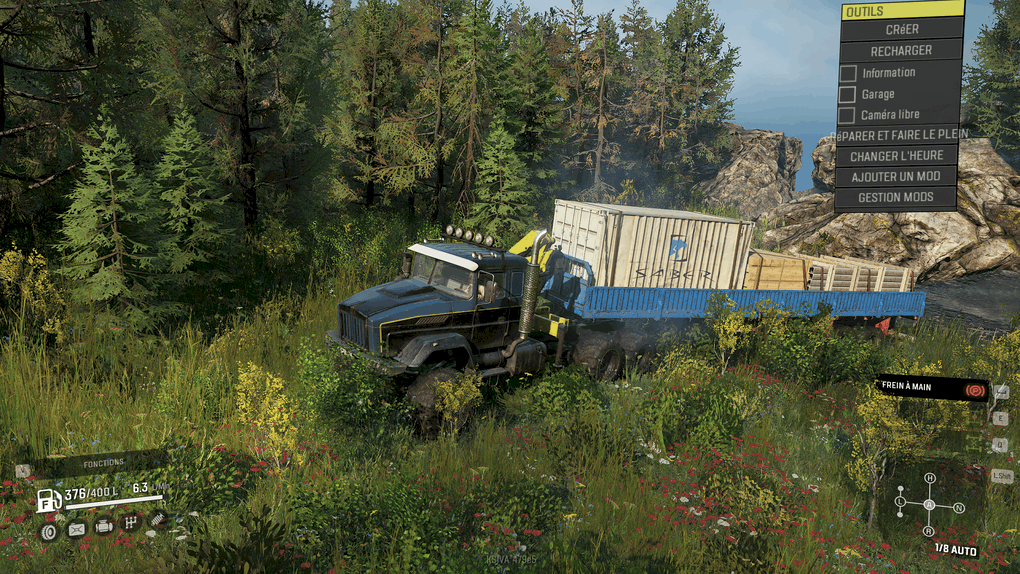
Task: Enable the Garage checkbox
Action: point(847,94)
